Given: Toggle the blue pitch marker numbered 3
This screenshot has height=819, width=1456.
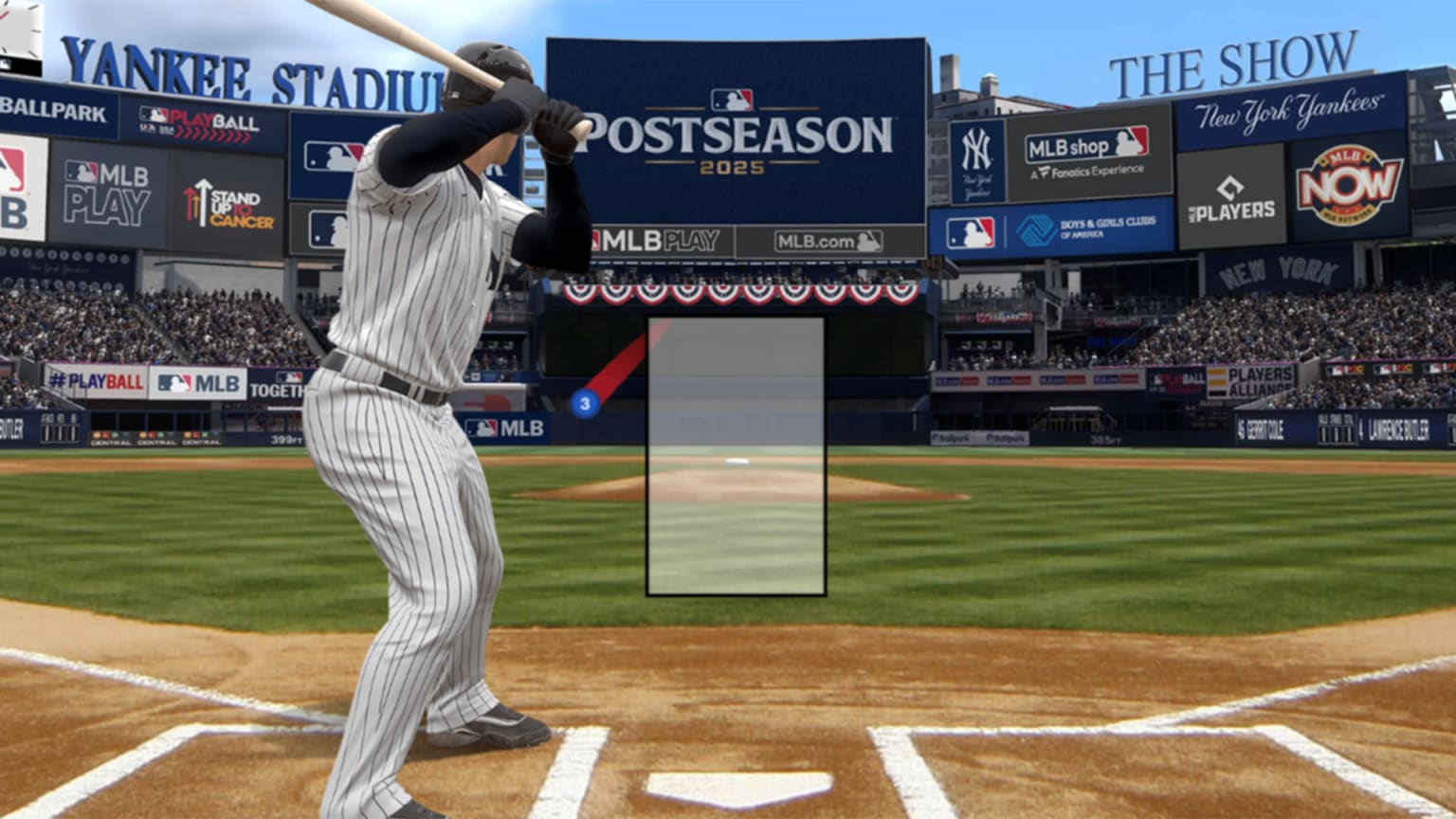Looking at the screenshot, I should (x=585, y=402).
